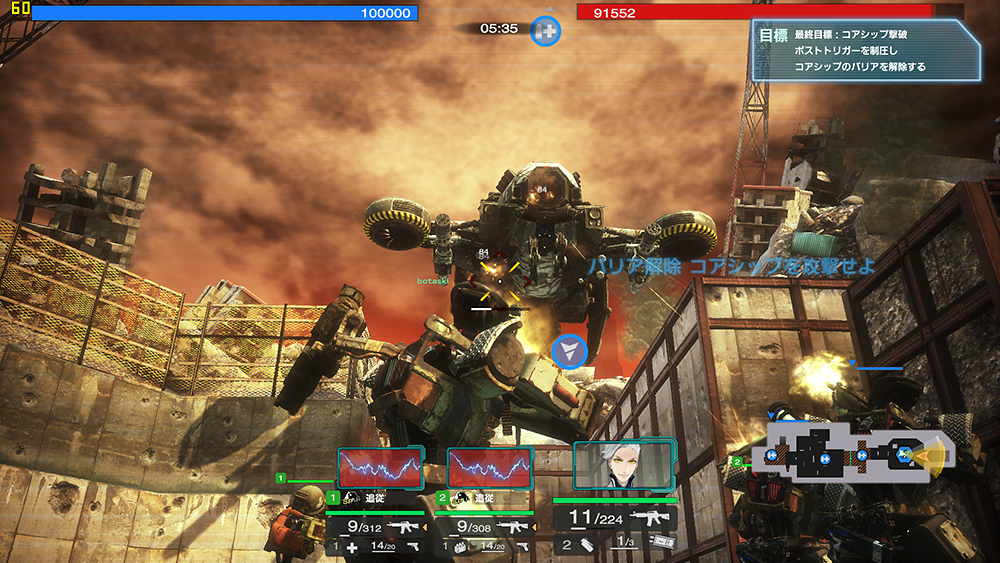Click the hexagonal core ship icon on minimap

pyautogui.click(x=905, y=456)
